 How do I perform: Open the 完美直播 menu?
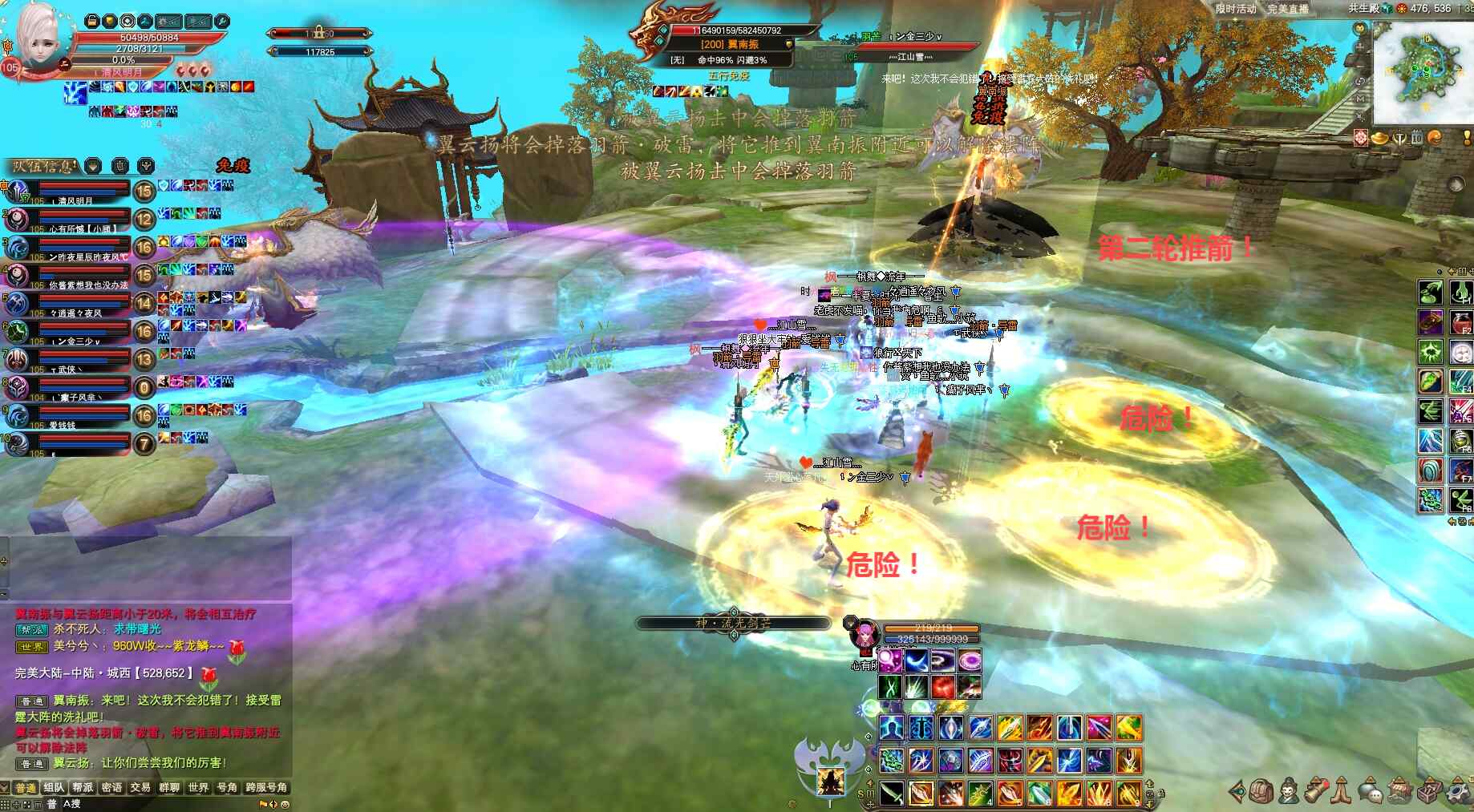pos(1288,9)
